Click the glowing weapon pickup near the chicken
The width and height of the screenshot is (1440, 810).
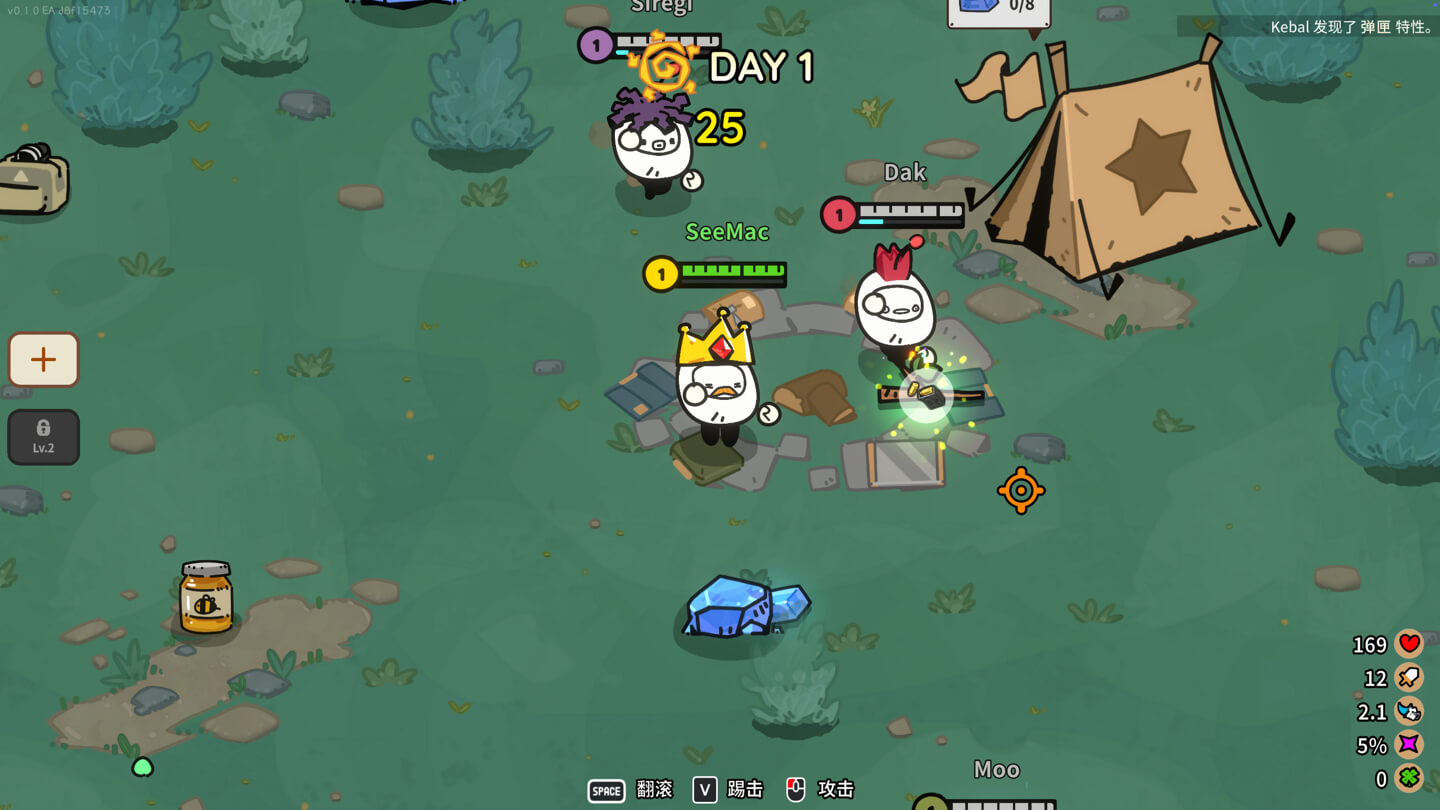click(x=926, y=392)
